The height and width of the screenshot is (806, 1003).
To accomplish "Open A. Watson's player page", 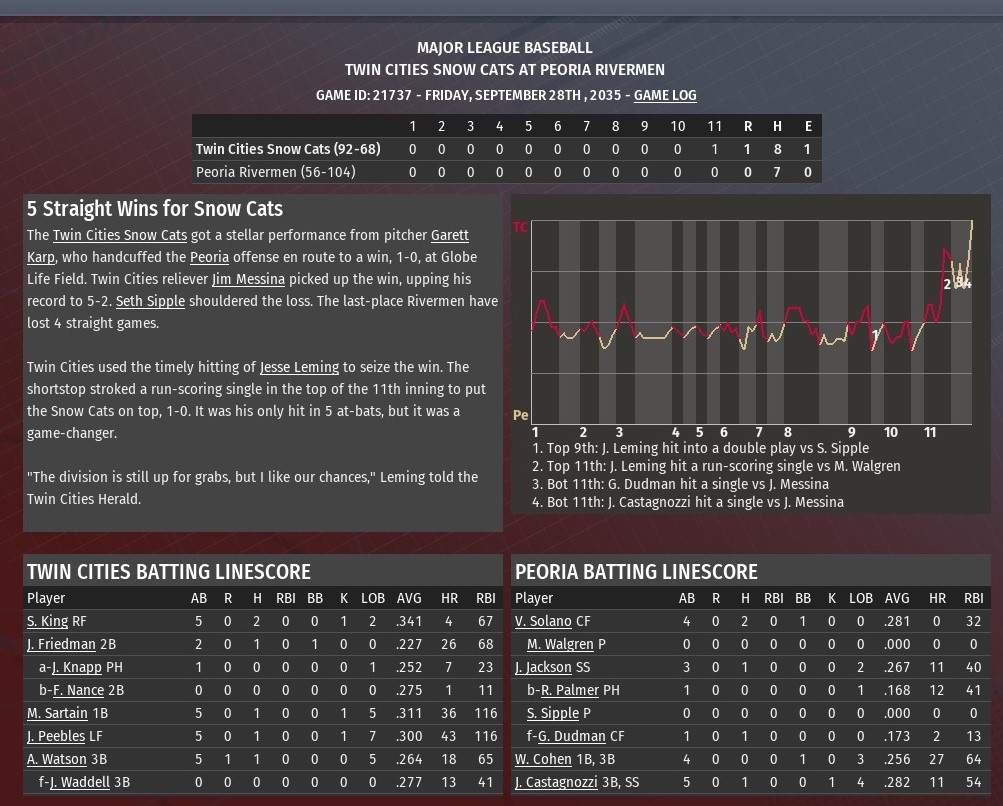I will [57, 759].
